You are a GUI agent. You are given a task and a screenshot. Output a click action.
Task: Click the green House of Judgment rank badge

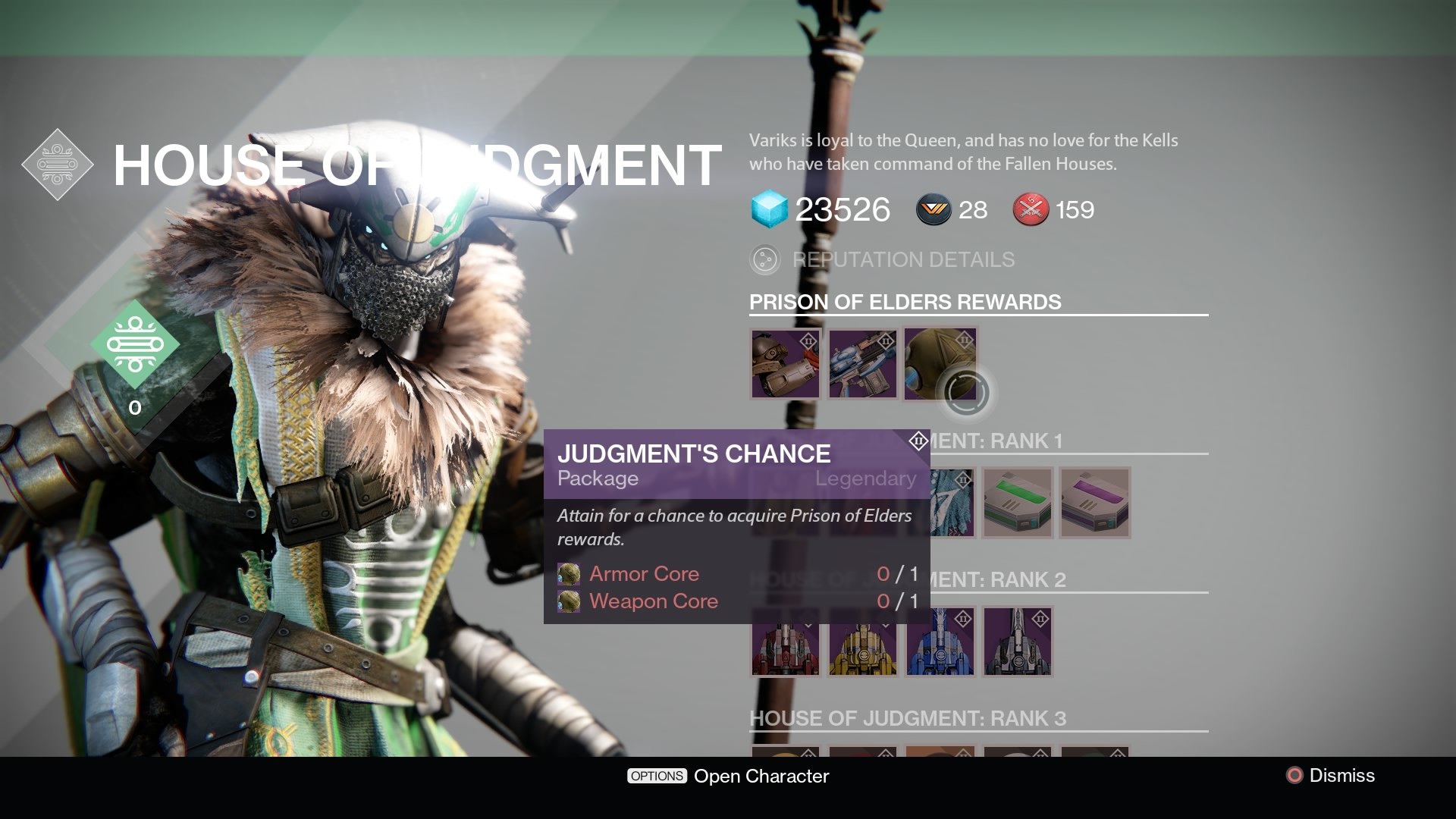click(x=135, y=345)
